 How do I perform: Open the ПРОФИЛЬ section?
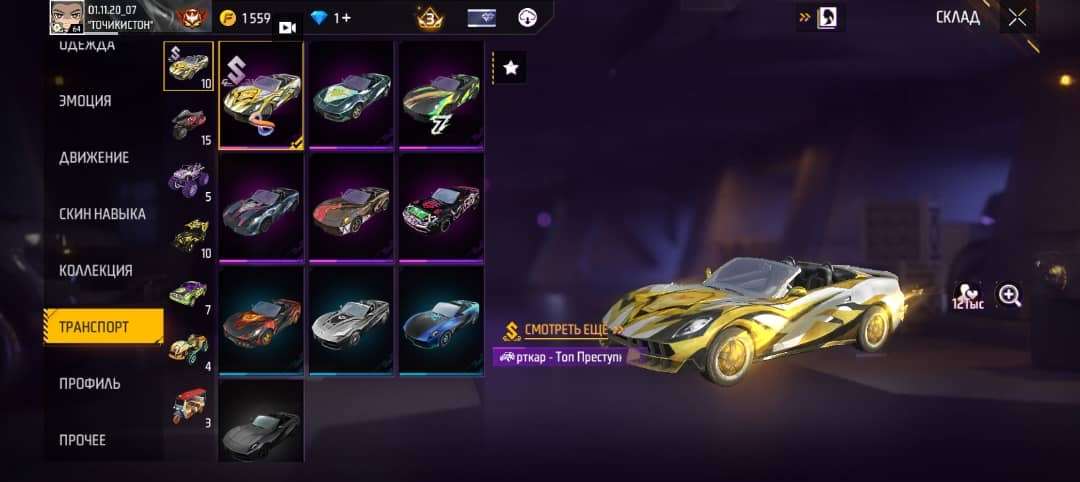[89, 383]
